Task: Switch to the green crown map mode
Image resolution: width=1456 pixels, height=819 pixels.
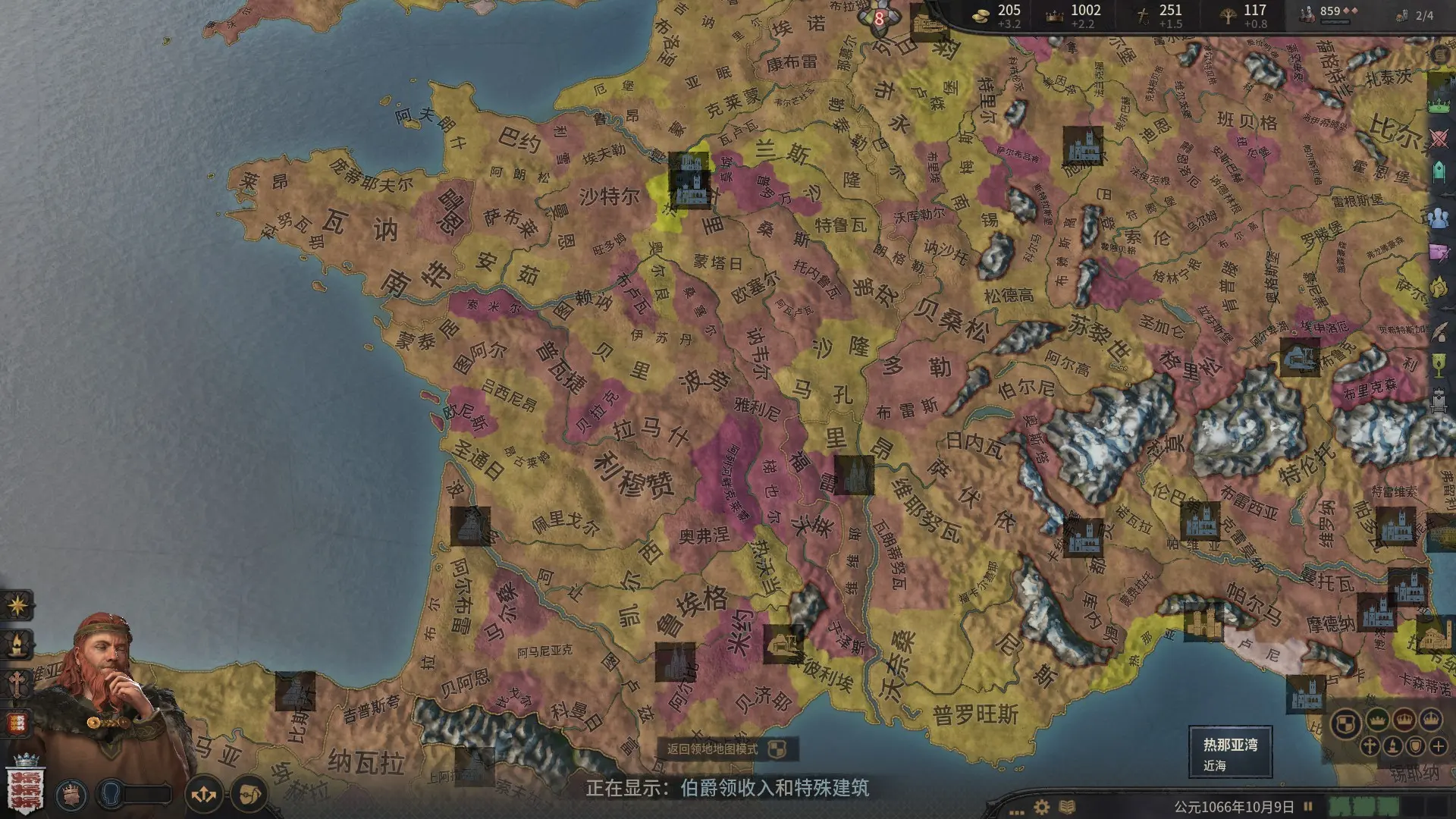Action: 1377,718
